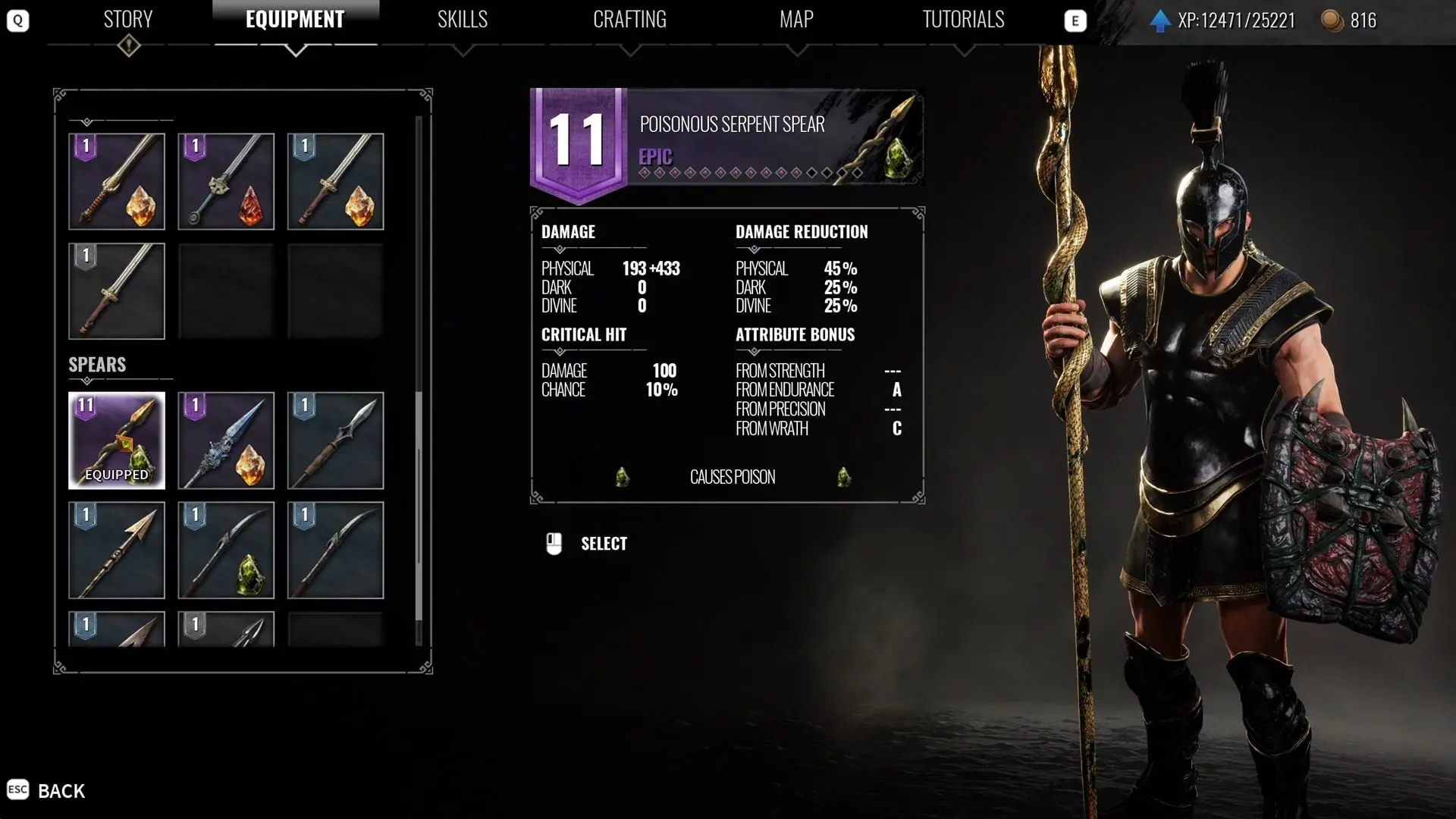
Task: Go to the Crafting tab
Action: 629,20
